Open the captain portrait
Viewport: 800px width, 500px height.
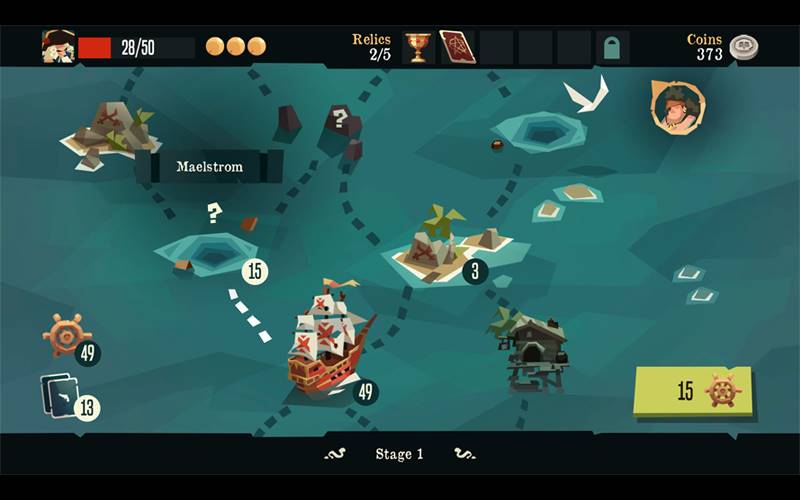coord(58,46)
